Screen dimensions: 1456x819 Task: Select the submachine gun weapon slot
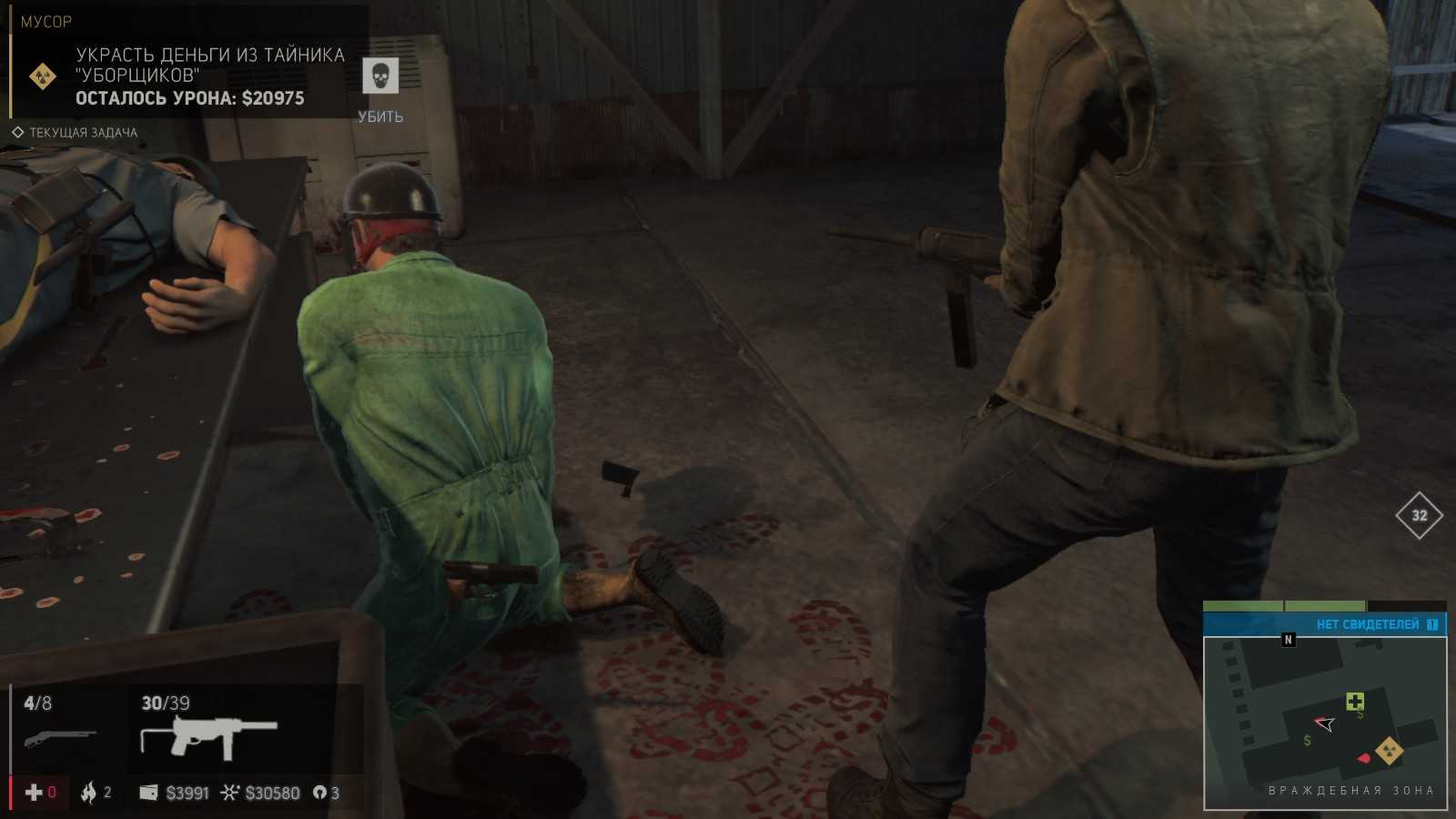pos(209,735)
